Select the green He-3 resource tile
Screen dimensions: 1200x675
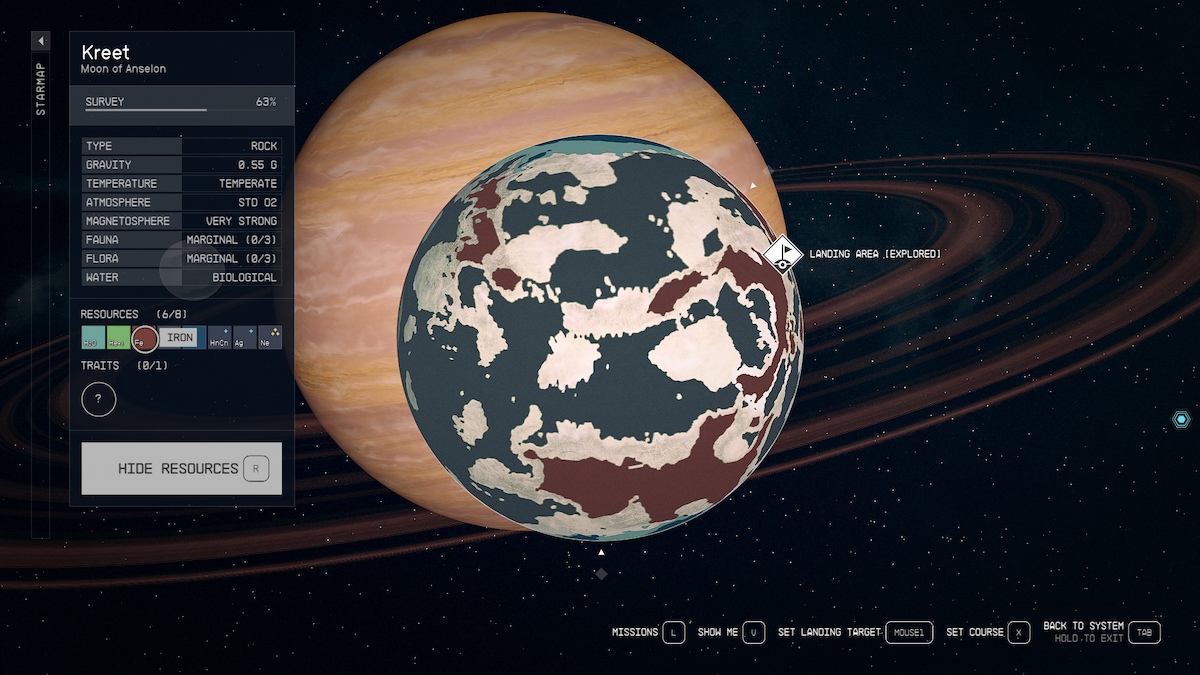[118, 338]
